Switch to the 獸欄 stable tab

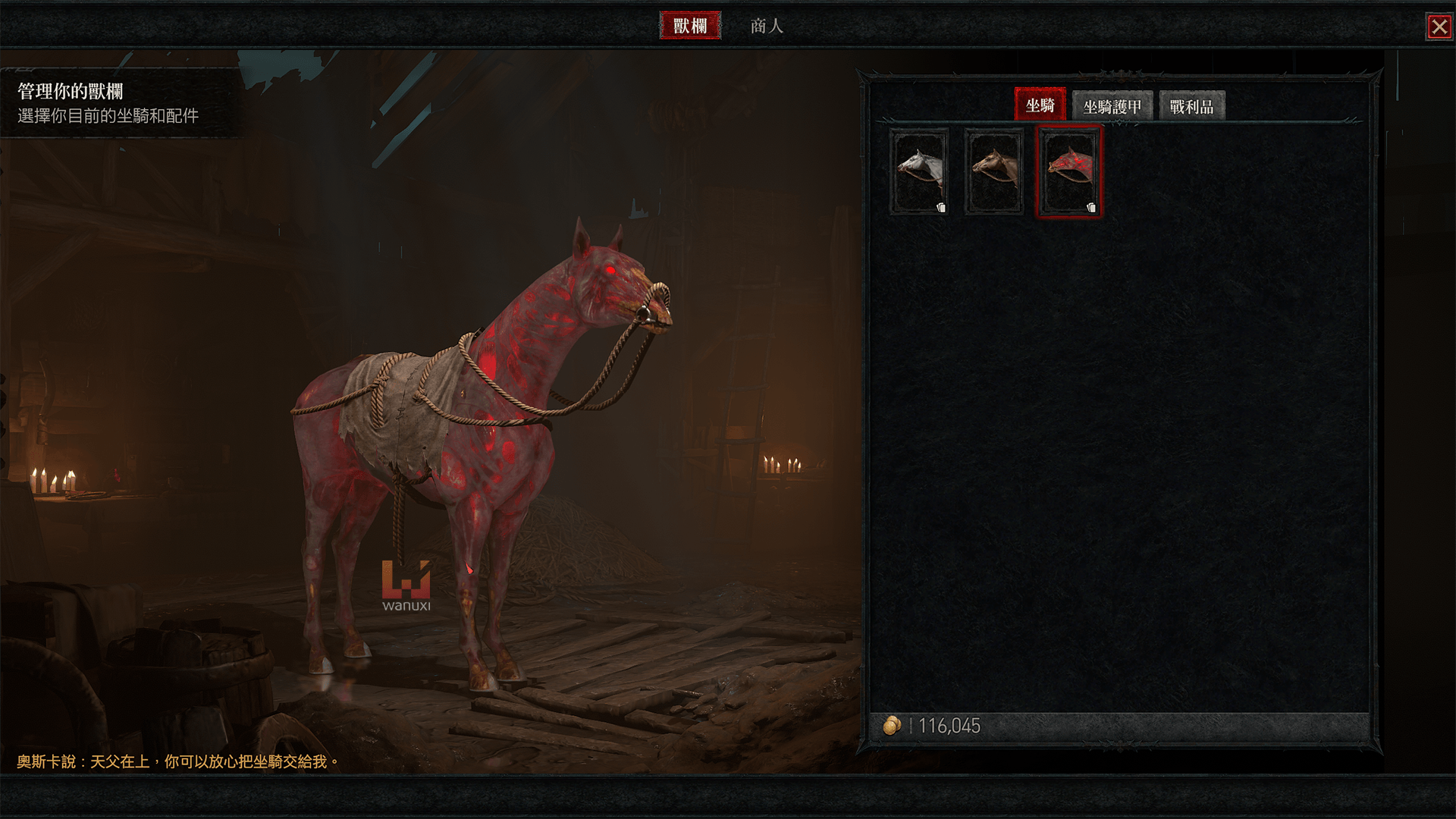pos(689,26)
